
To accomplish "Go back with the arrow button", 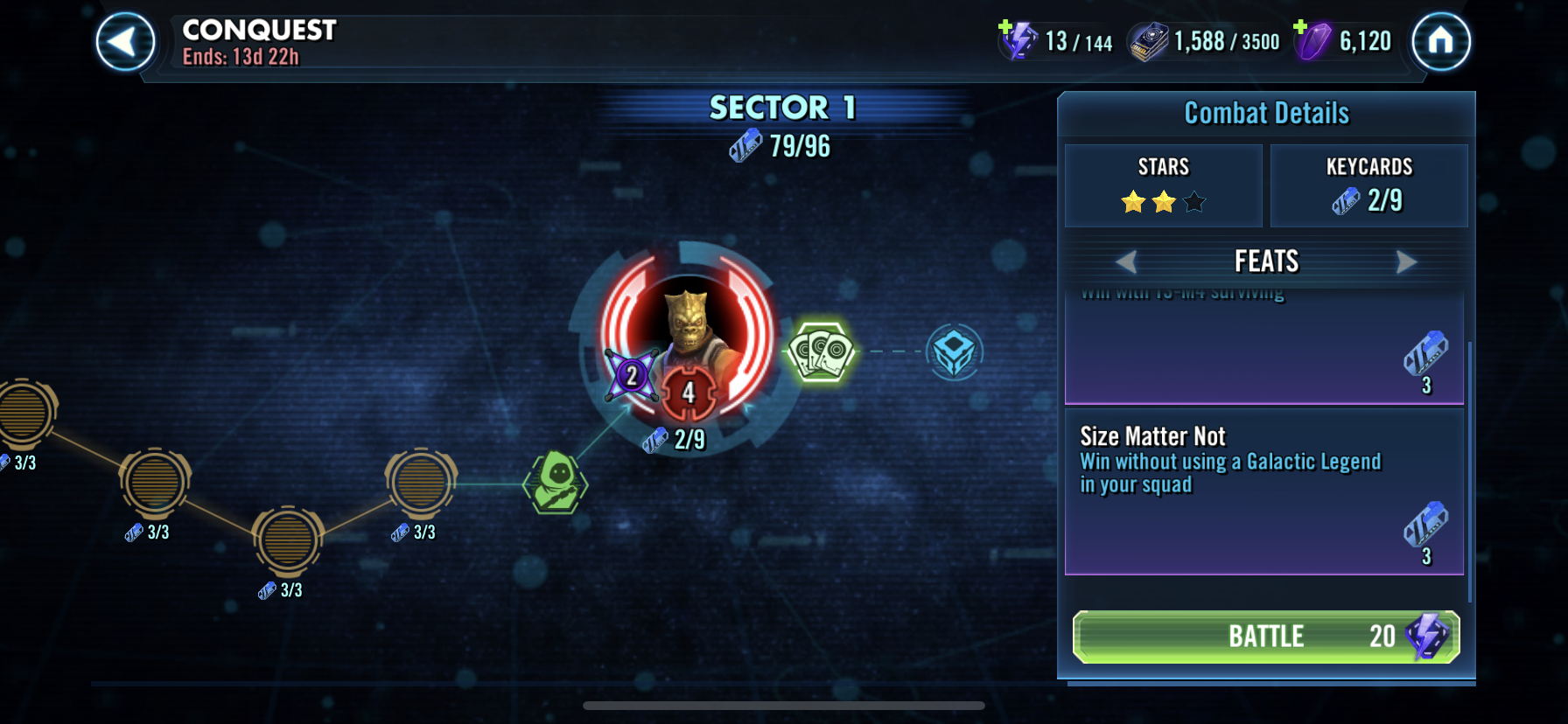I will tap(125, 42).
